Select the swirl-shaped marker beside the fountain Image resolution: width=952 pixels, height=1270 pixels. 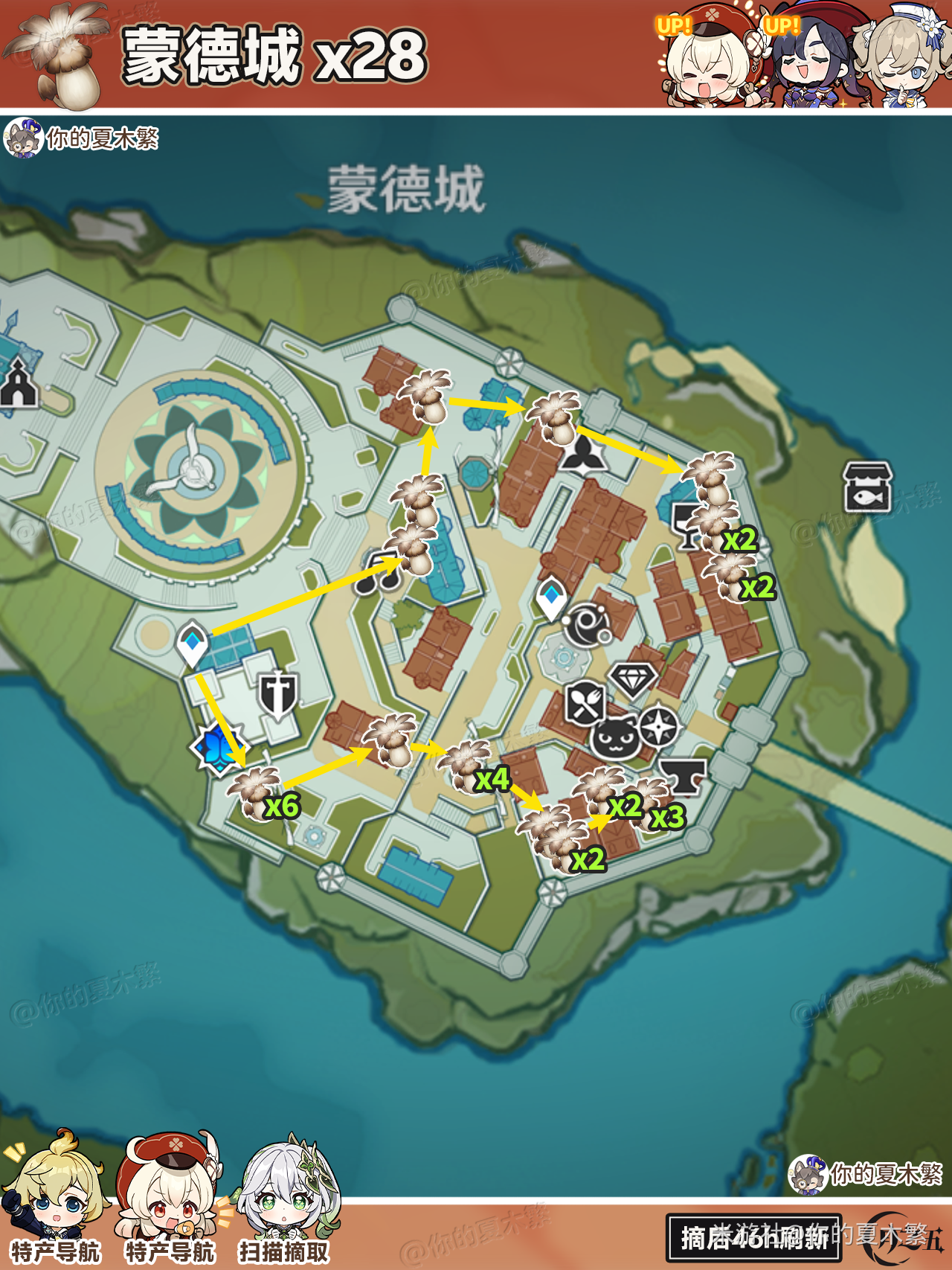587,623
